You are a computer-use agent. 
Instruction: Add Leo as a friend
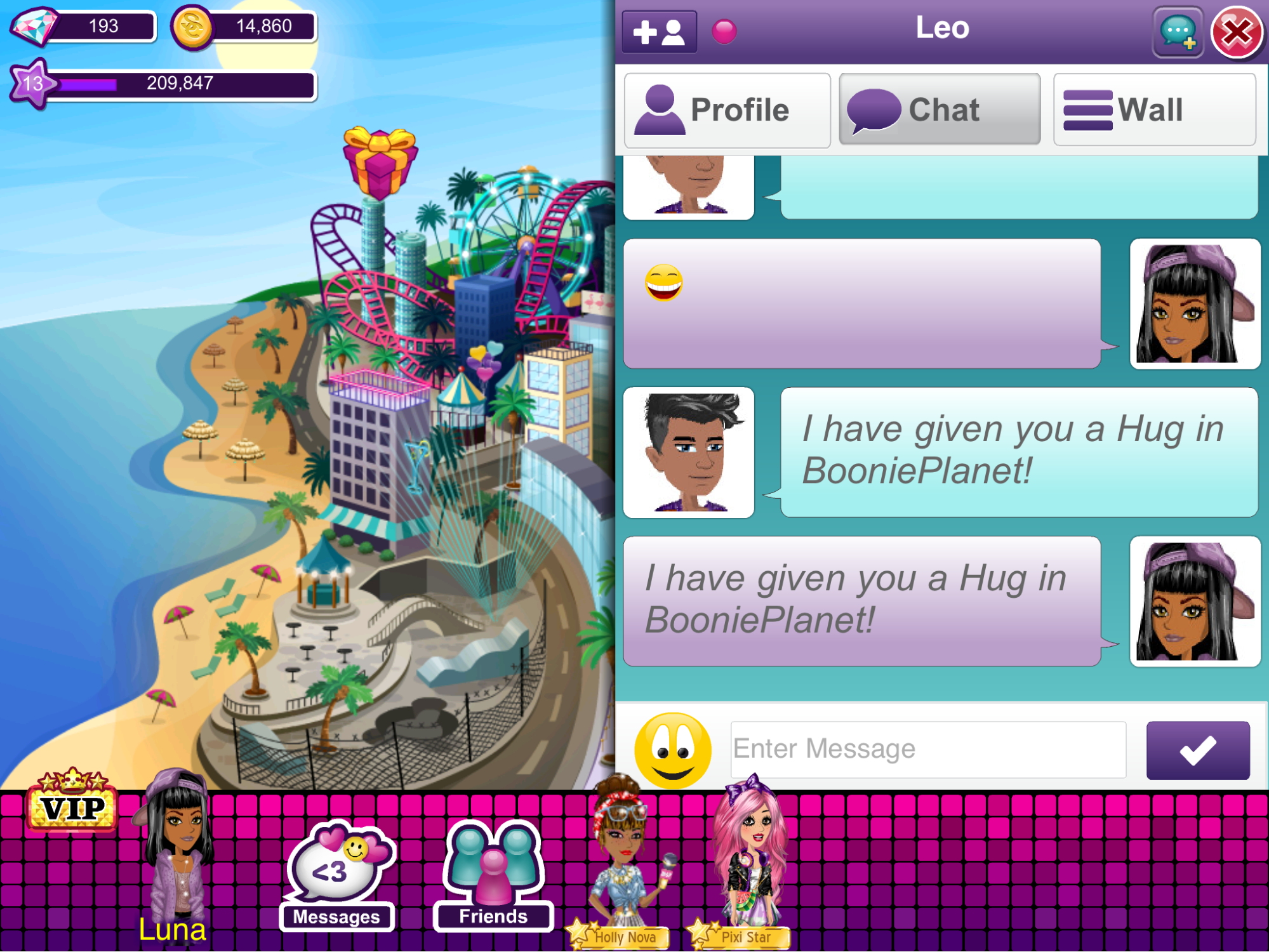660,32
